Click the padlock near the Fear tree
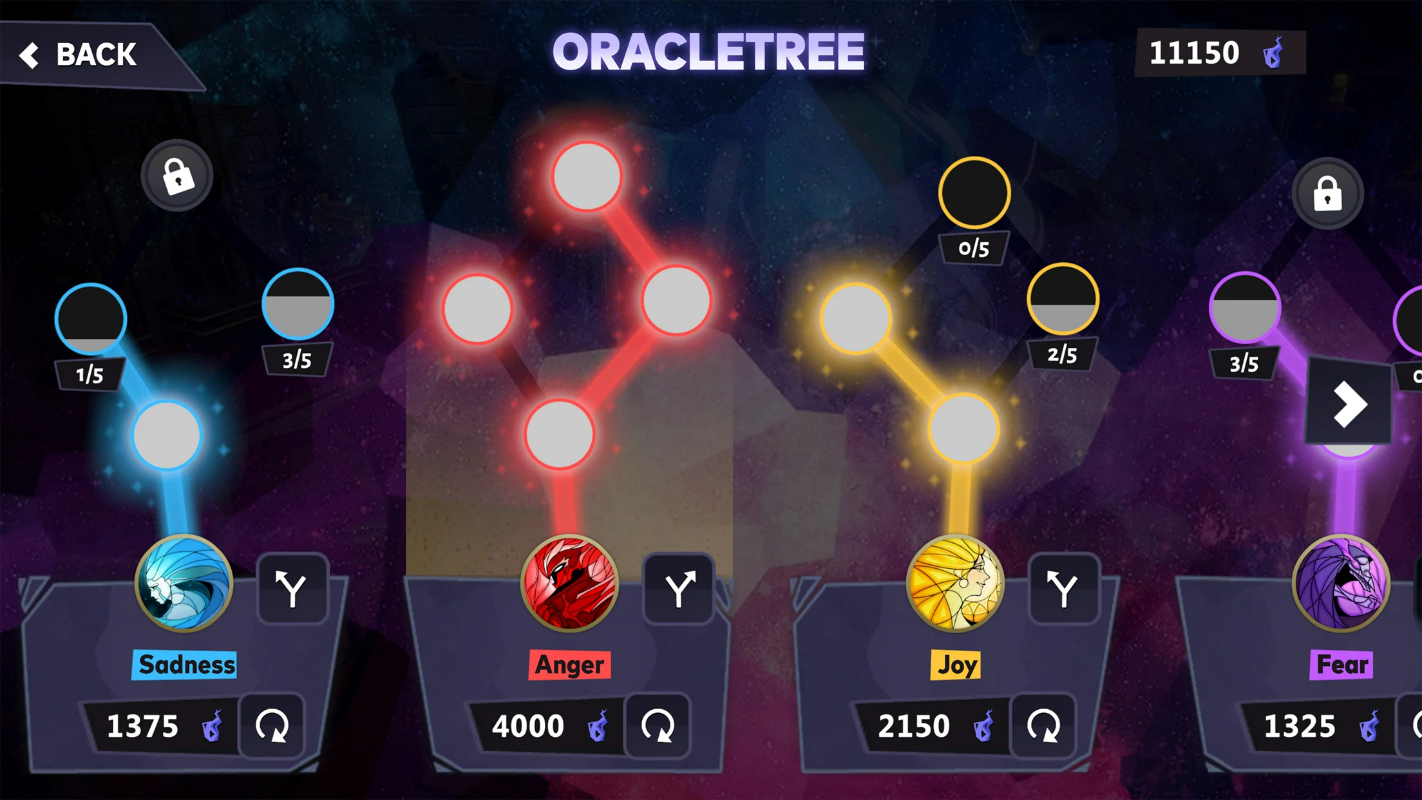Viewport: 1422px width, 800px height. pyautogui.click(x=1327, y=193)
